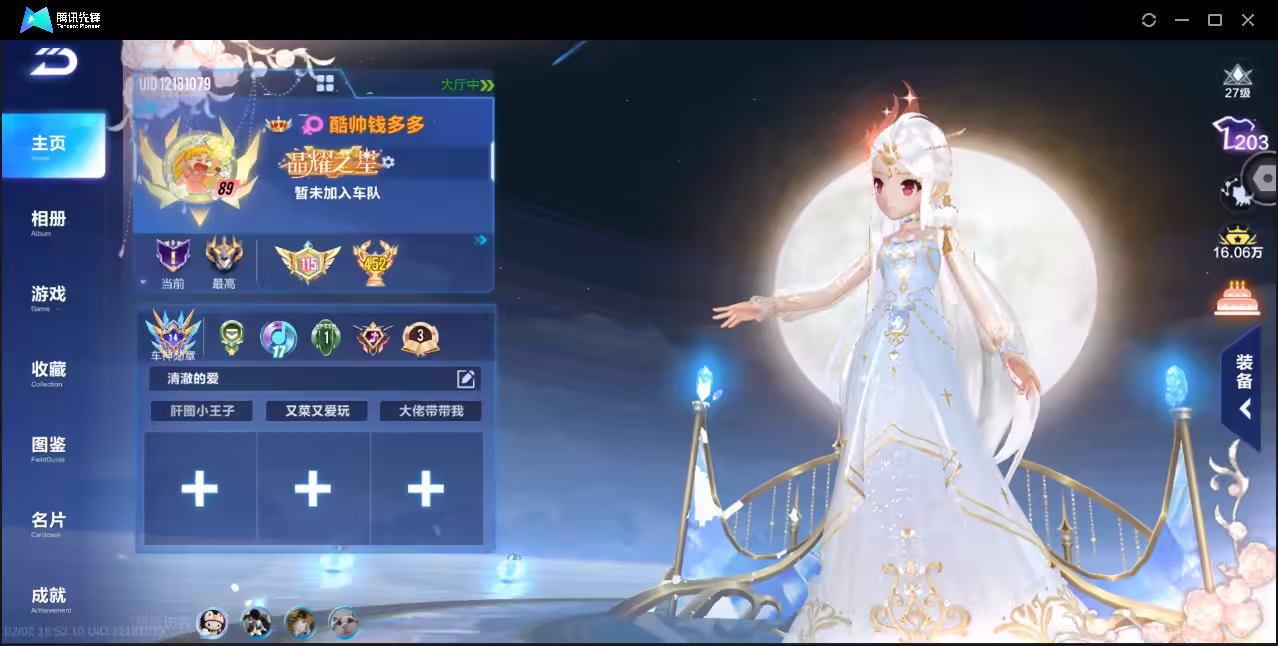Maximize the emulator window
The width and height of the screenshot is (1278, 646).
pyautogui.click(x=1215, y=20)
